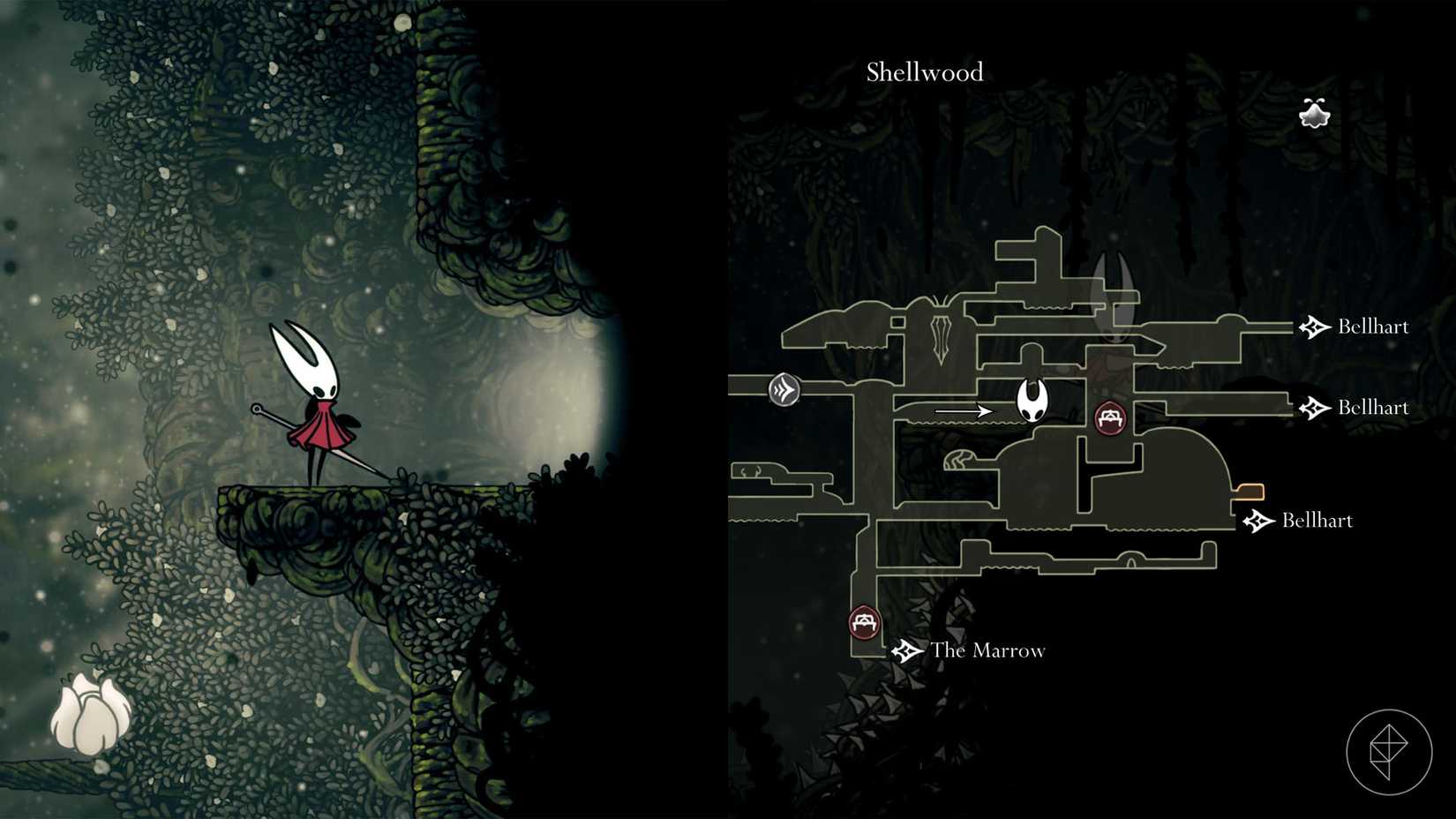Click the silver flea icon in the top right

[x=1313, y=112]
